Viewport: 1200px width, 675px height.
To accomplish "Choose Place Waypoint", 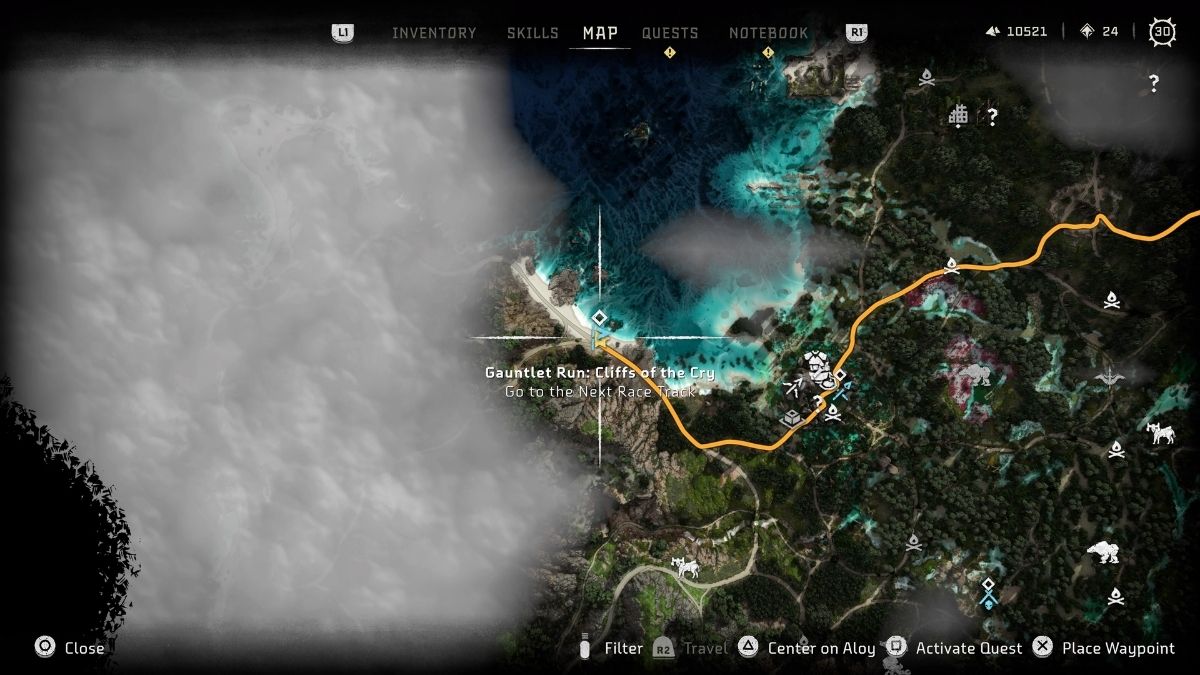I will [1118, 648].
